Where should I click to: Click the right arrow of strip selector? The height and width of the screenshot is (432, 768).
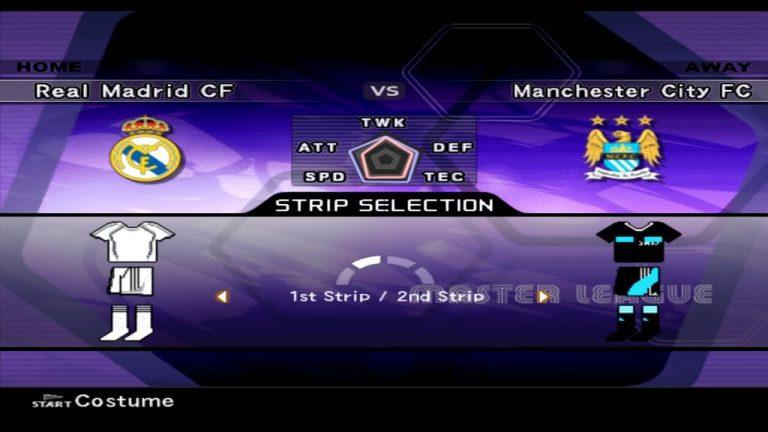click(543, 296)
